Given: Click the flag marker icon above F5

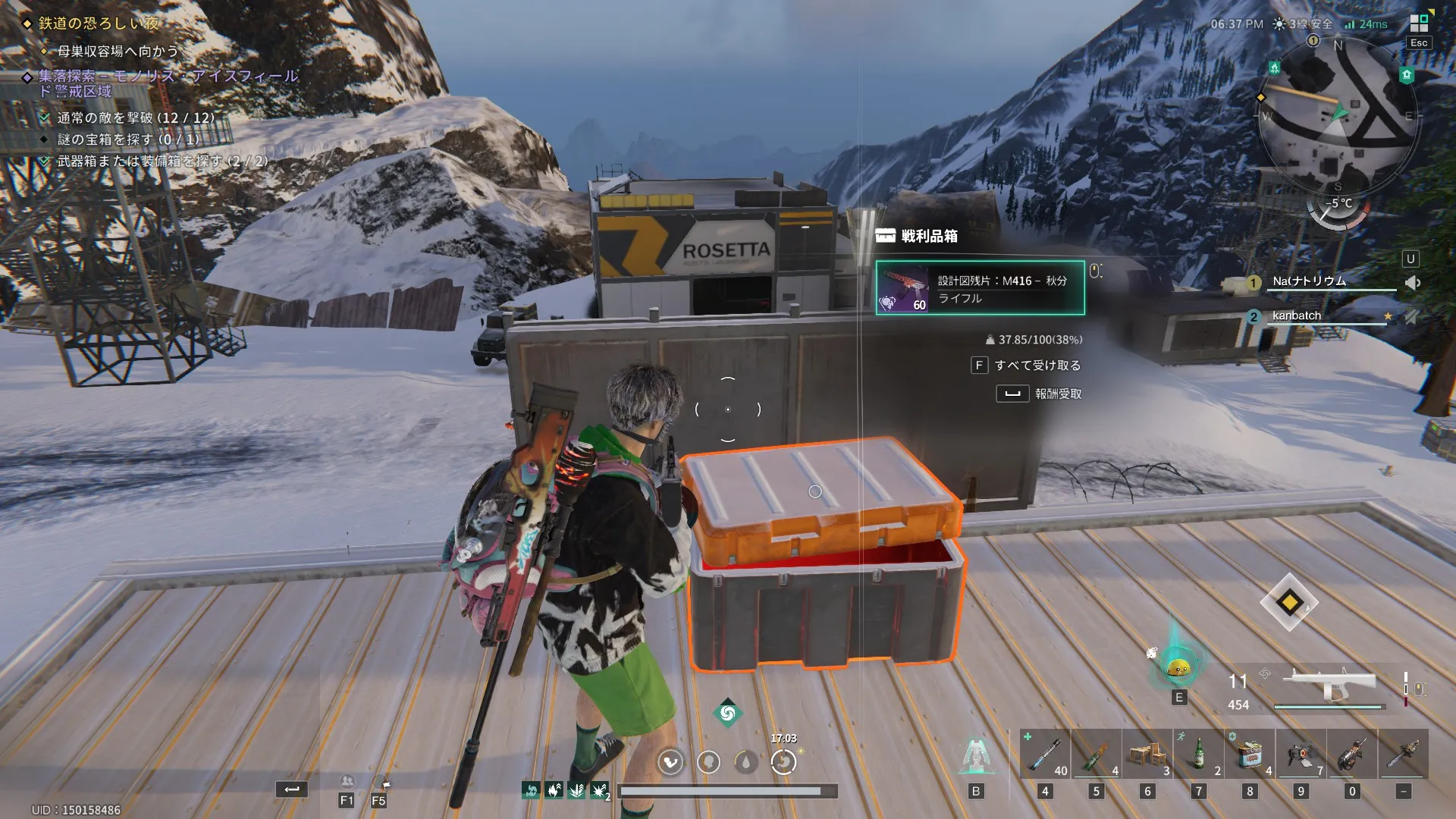Looking at the screenshot, I should pos(385,783).
